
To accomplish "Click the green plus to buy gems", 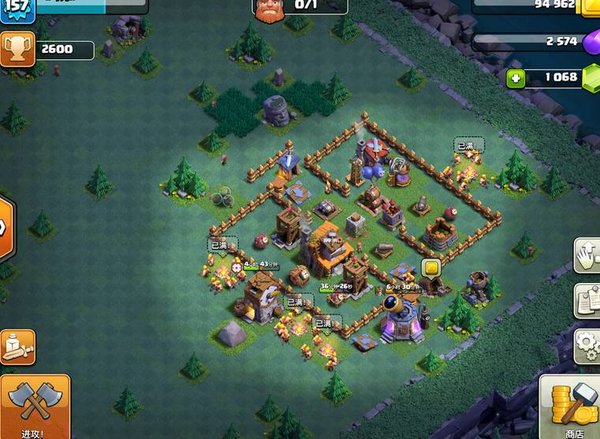I will click(x=516, y=77).
